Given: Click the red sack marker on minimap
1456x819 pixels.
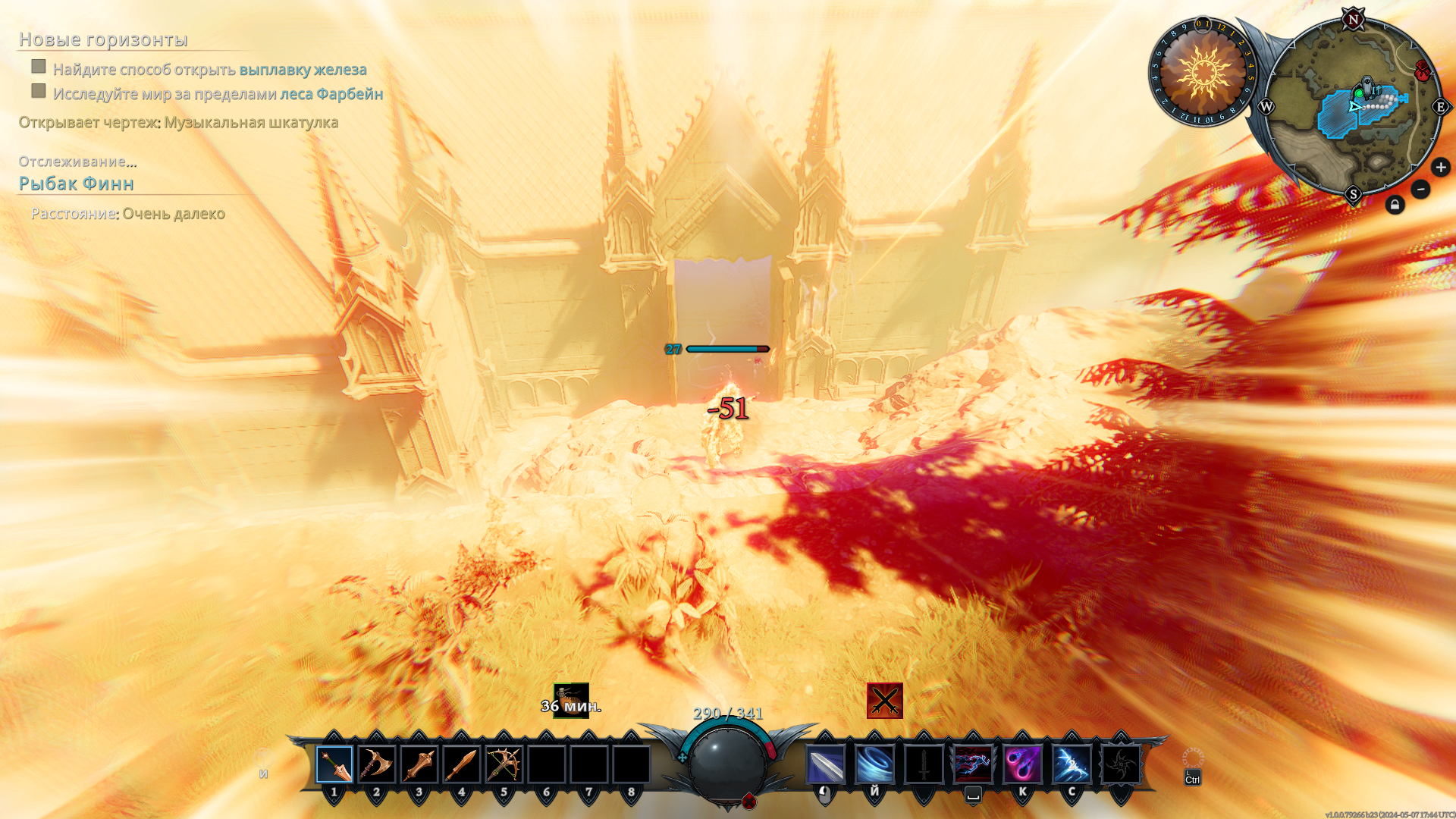Looking at the screenshot, I should 1423,72.
